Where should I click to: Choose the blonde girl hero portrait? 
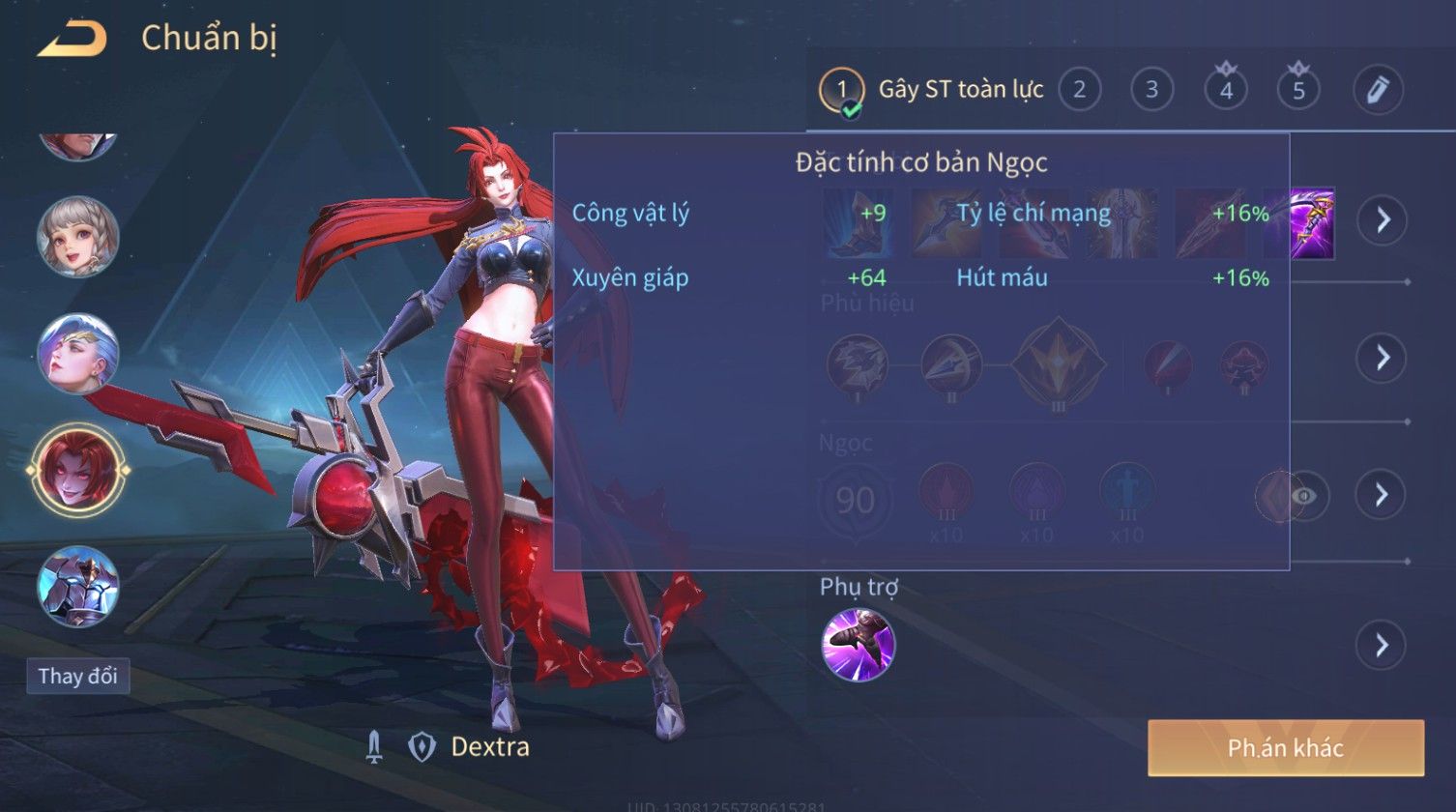78,237
